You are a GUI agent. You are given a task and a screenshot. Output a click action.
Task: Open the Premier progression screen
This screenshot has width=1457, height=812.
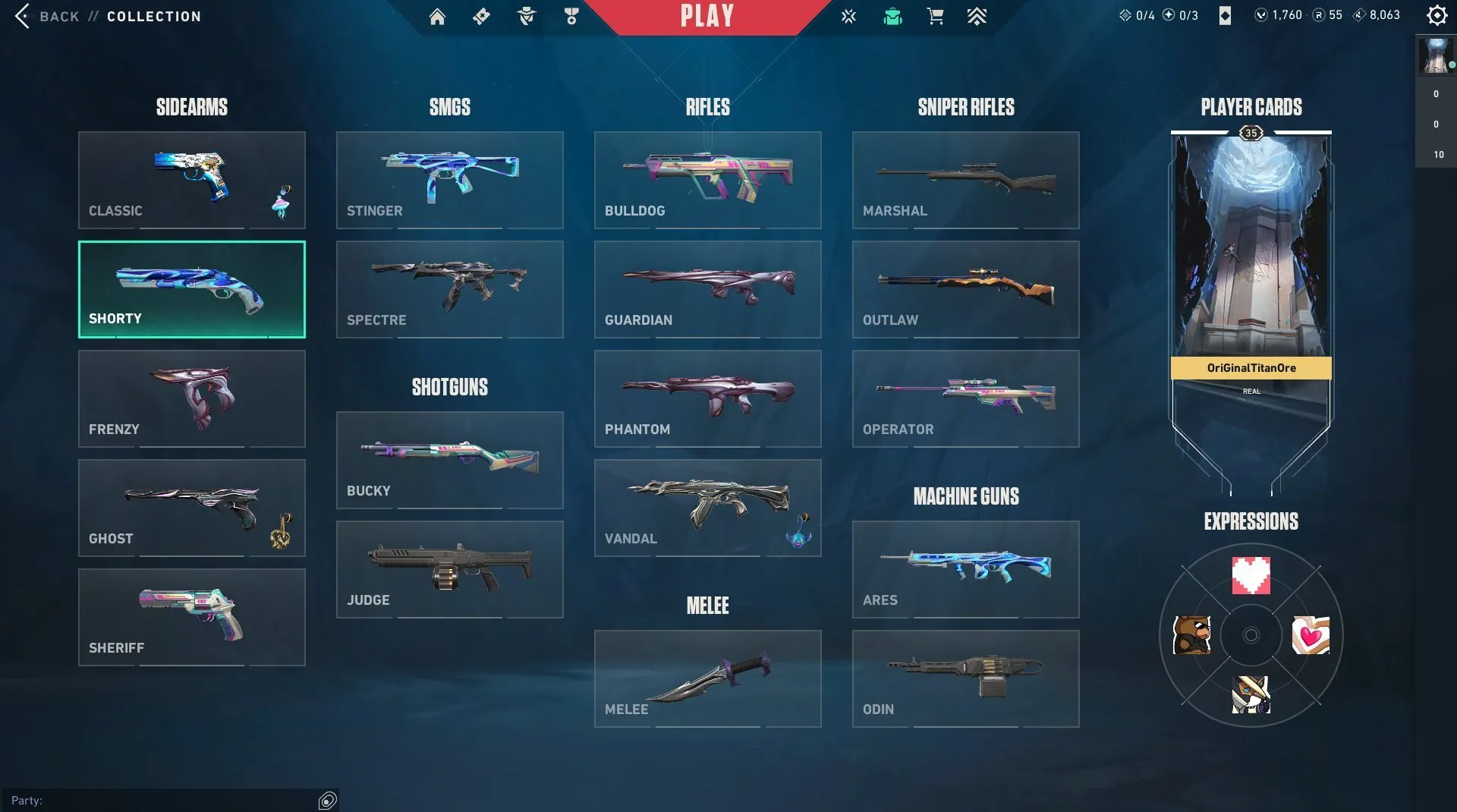977,15
